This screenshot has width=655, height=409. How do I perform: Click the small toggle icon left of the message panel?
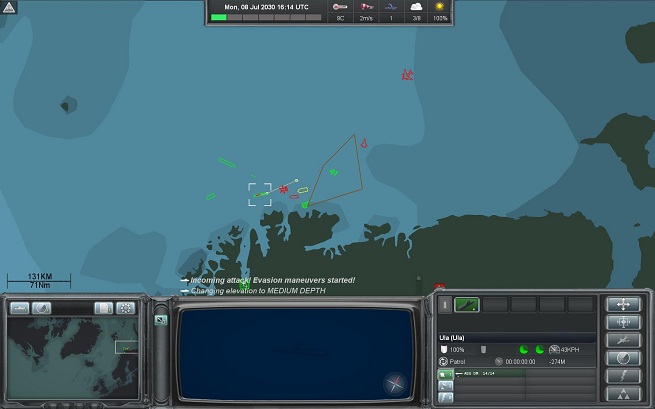coord(161,319)
